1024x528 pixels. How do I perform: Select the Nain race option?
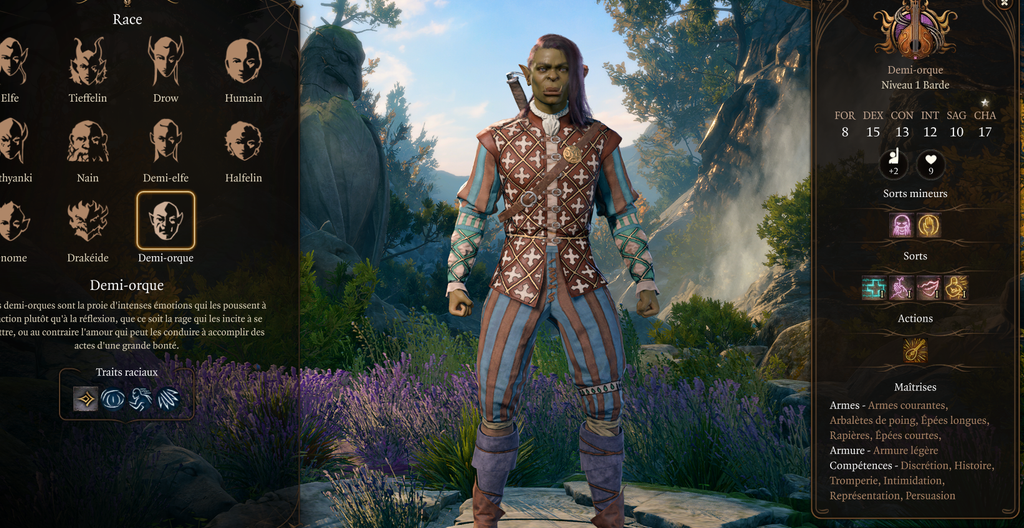coord(88,142)
